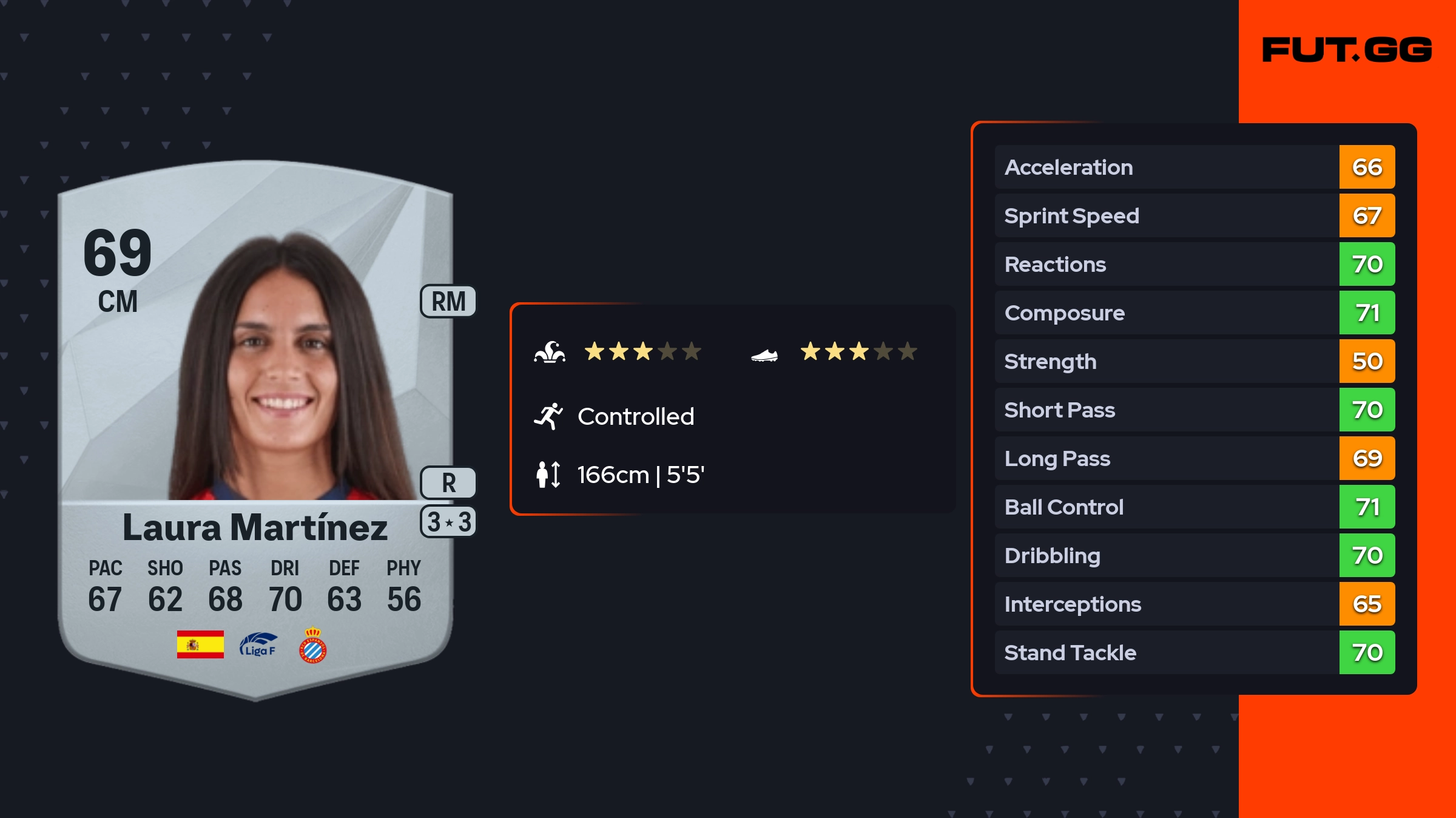Image resolution: width=1456 pixels, height=818 pixels.
Task: Click the RM alternate position badge
Action: coord(448,302)
